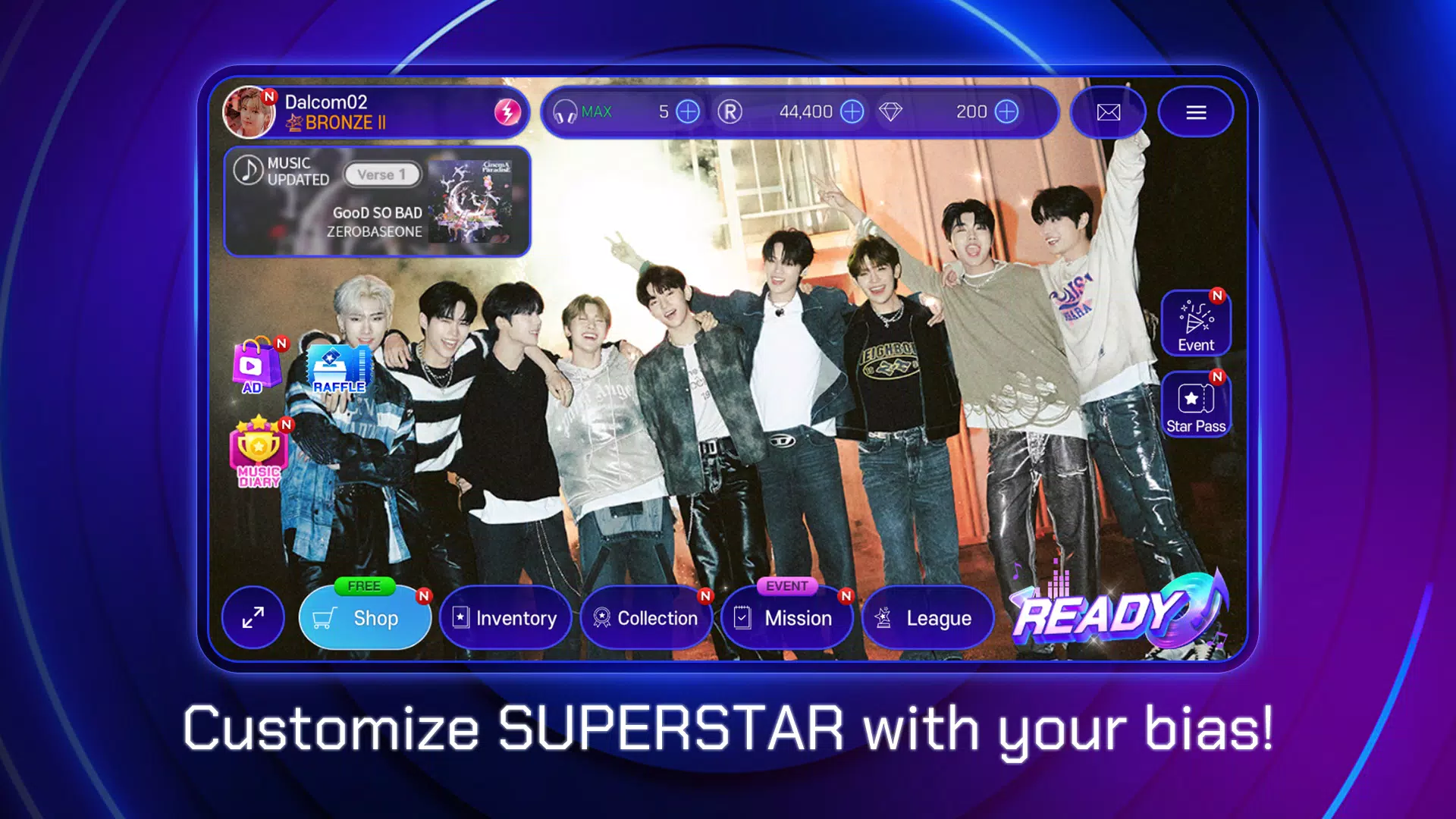The width and height of the screenshot is (1456, 819).
Task: Open the Mission list
Action: (786, 618)
